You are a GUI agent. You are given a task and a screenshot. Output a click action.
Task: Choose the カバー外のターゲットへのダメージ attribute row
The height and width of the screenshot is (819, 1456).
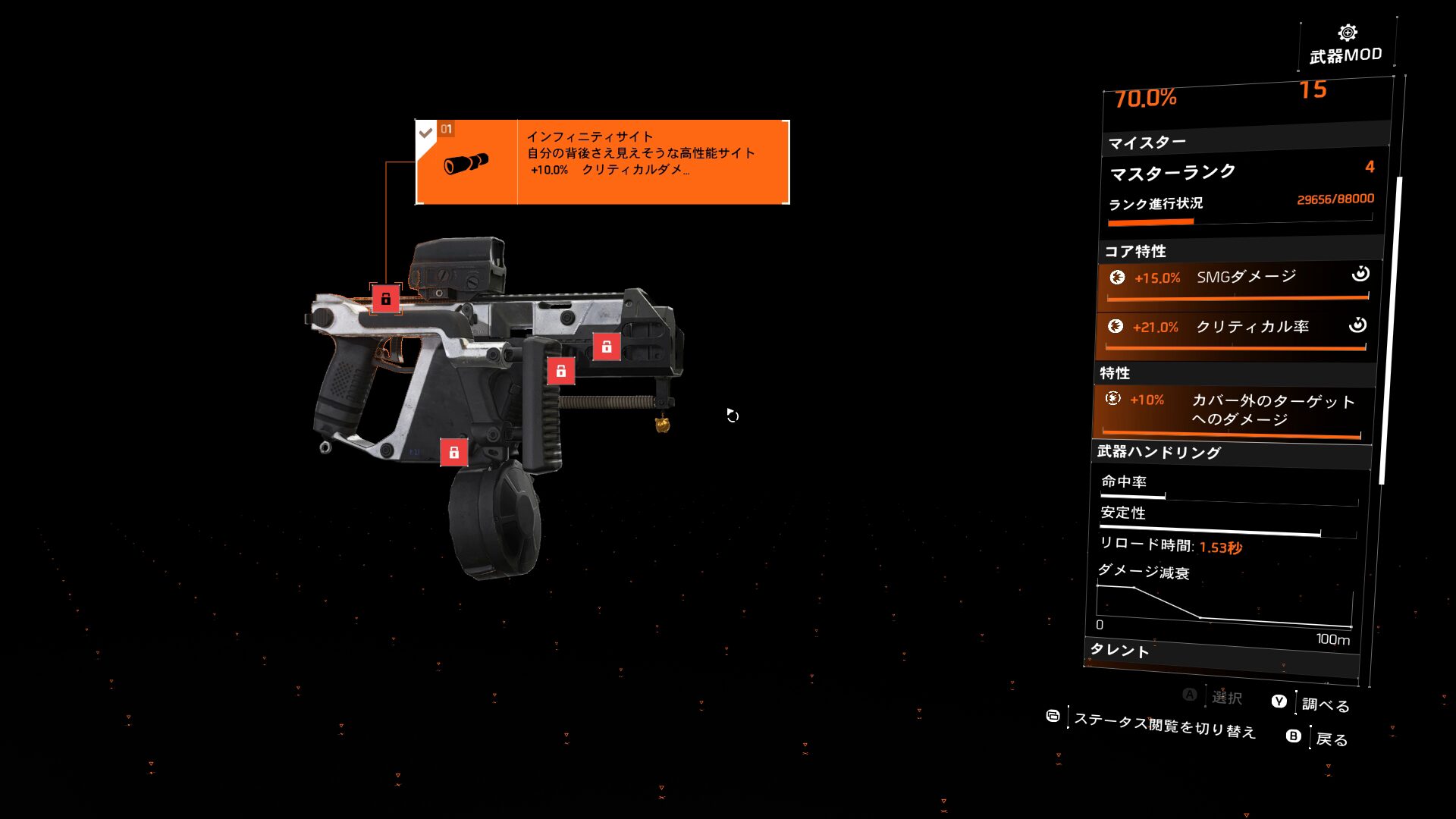tap(1233, 410)
